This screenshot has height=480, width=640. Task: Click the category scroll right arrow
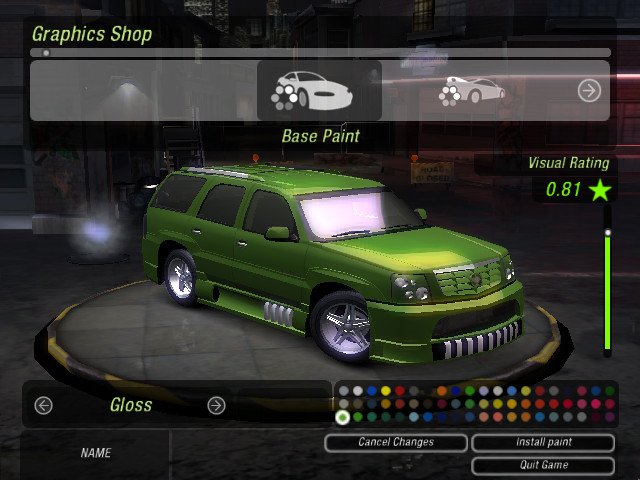click(x=589, y=91)
